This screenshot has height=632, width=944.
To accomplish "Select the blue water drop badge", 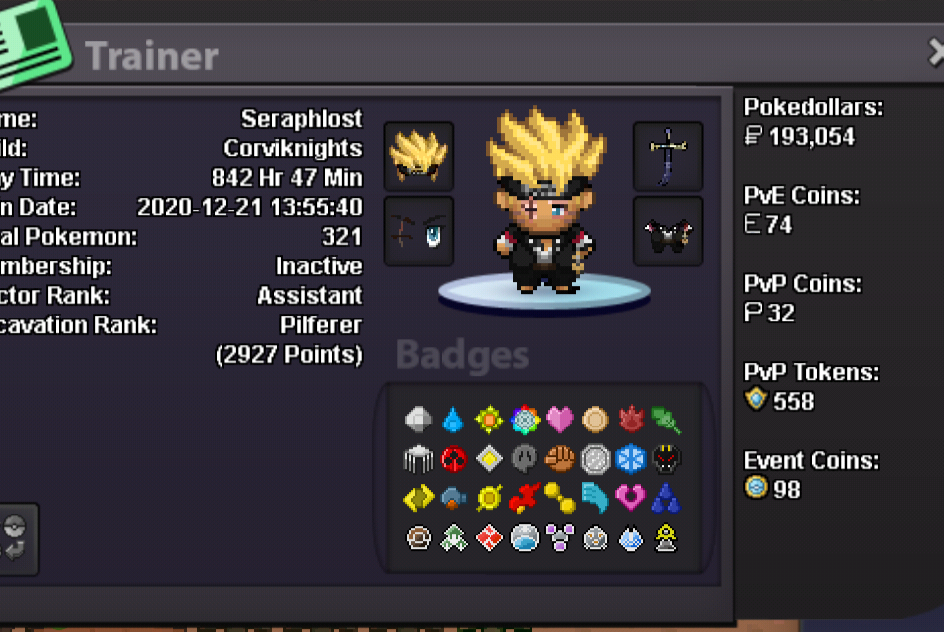I will tap(453, 419).
